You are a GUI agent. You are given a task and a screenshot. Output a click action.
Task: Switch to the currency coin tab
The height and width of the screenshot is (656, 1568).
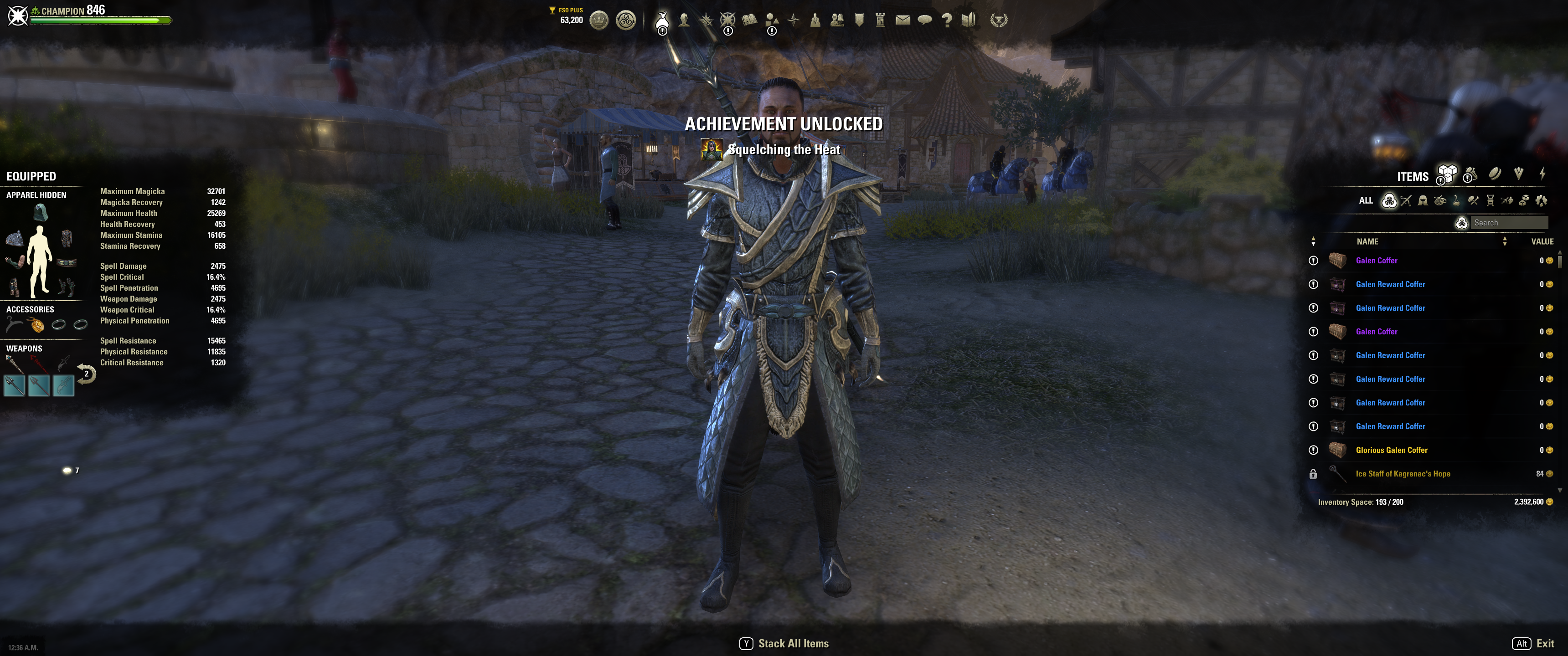click(1495, 174)
